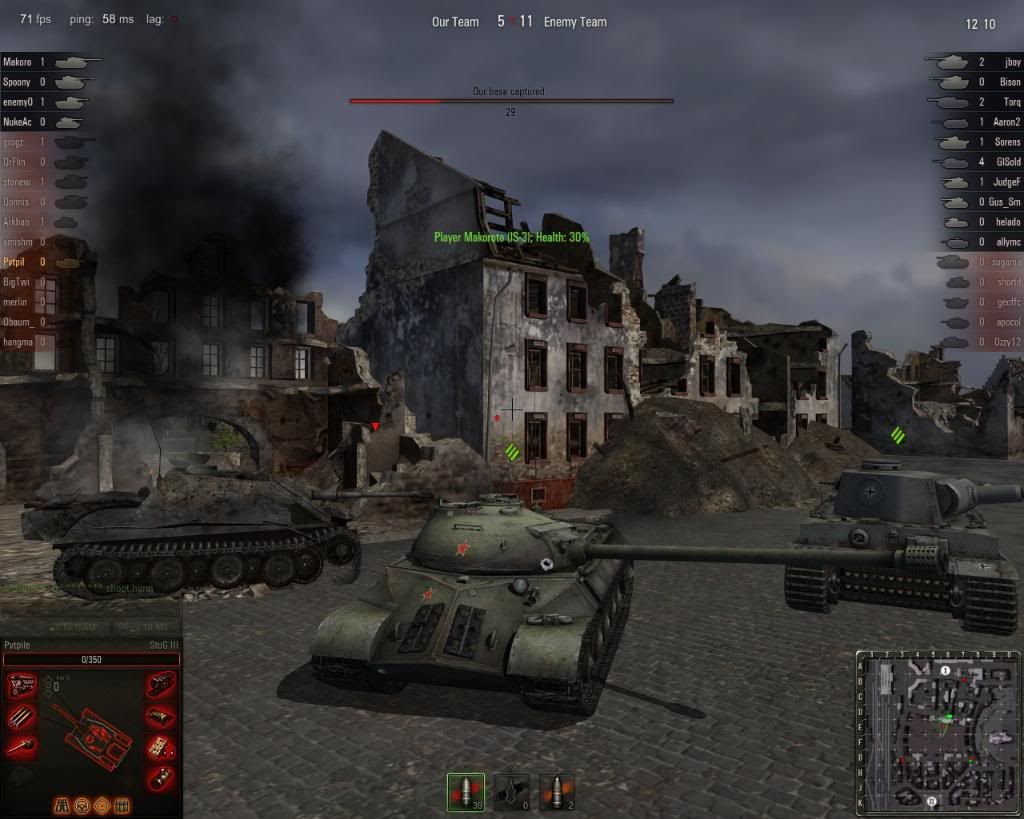Click the engine module damage icon
Viewport: 1024px width, 819px height.
[20, 685]
